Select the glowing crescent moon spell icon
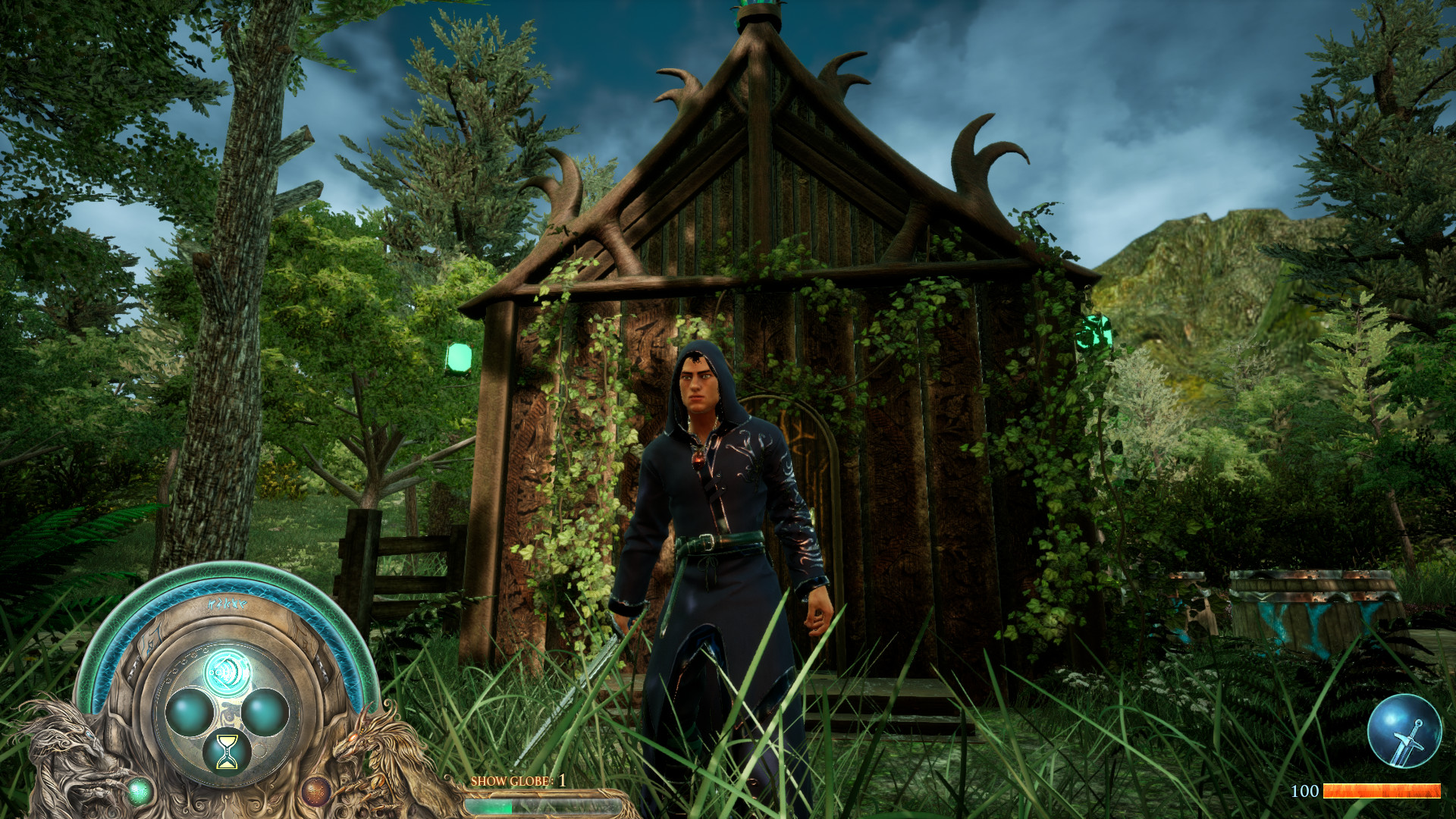1456x819 pixels. tap(227, 671)
